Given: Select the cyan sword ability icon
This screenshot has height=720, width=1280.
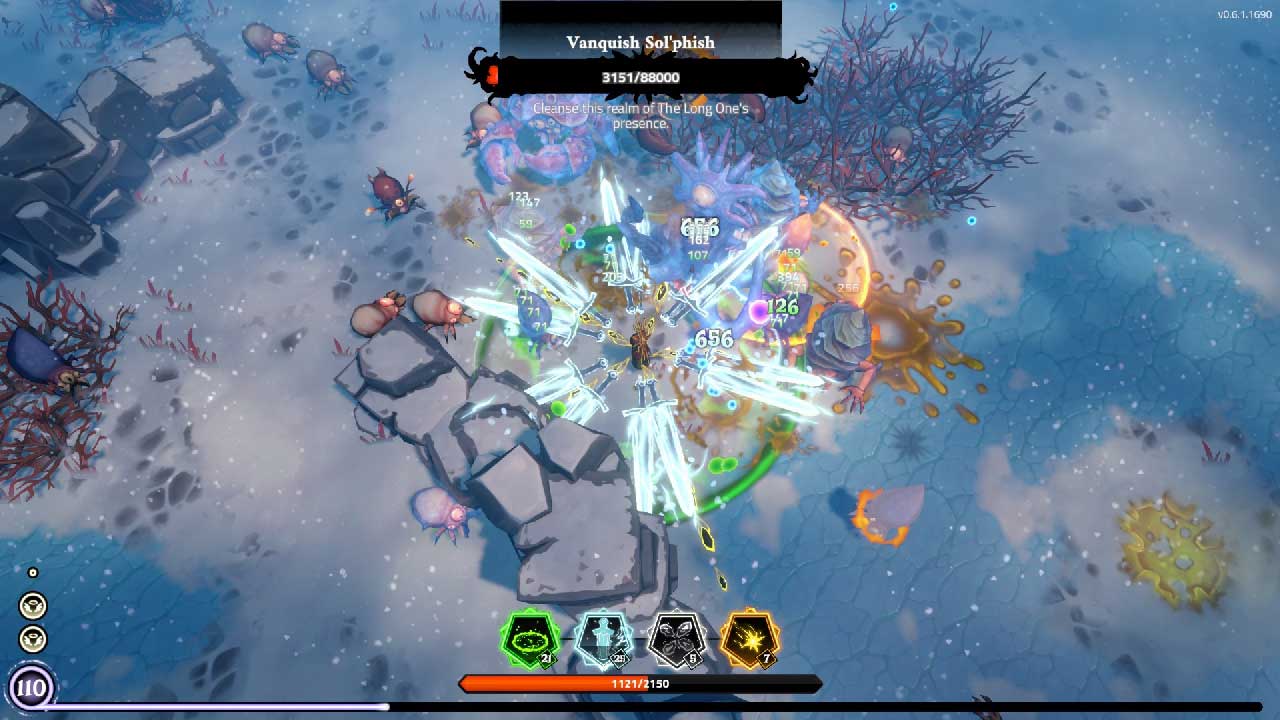Looking at the screenshot, I should click(x=603, y=639).
